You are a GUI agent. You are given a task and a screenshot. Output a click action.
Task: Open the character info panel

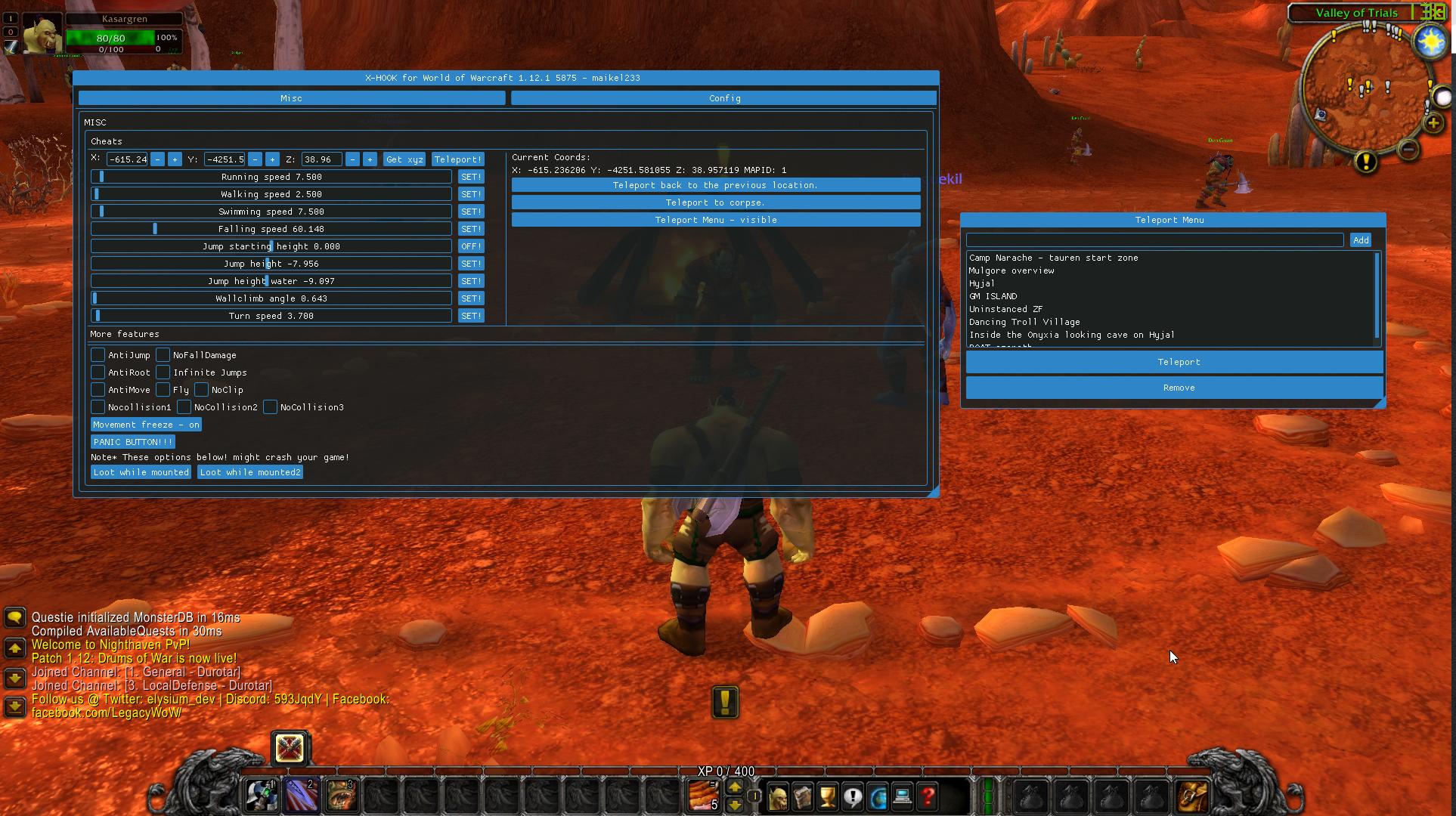coord(779,796)
